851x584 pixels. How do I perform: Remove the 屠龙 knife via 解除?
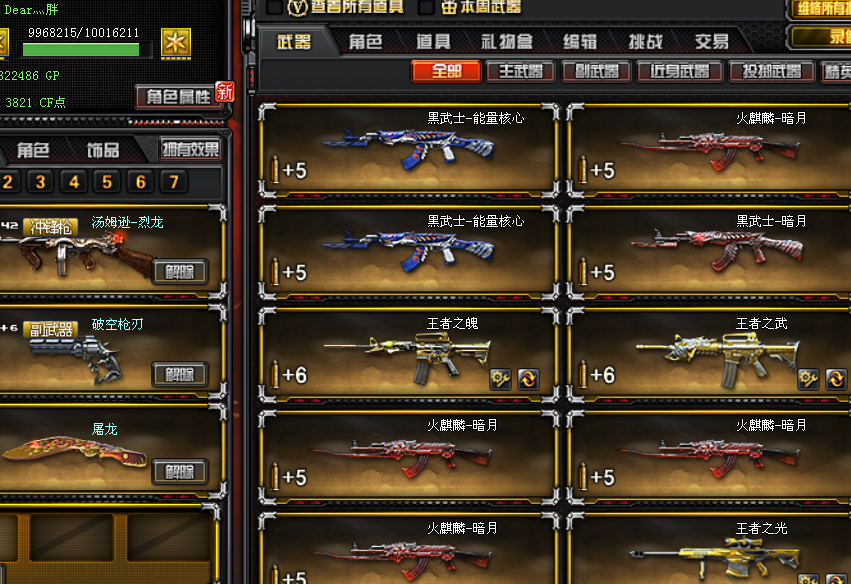[180, 471]
